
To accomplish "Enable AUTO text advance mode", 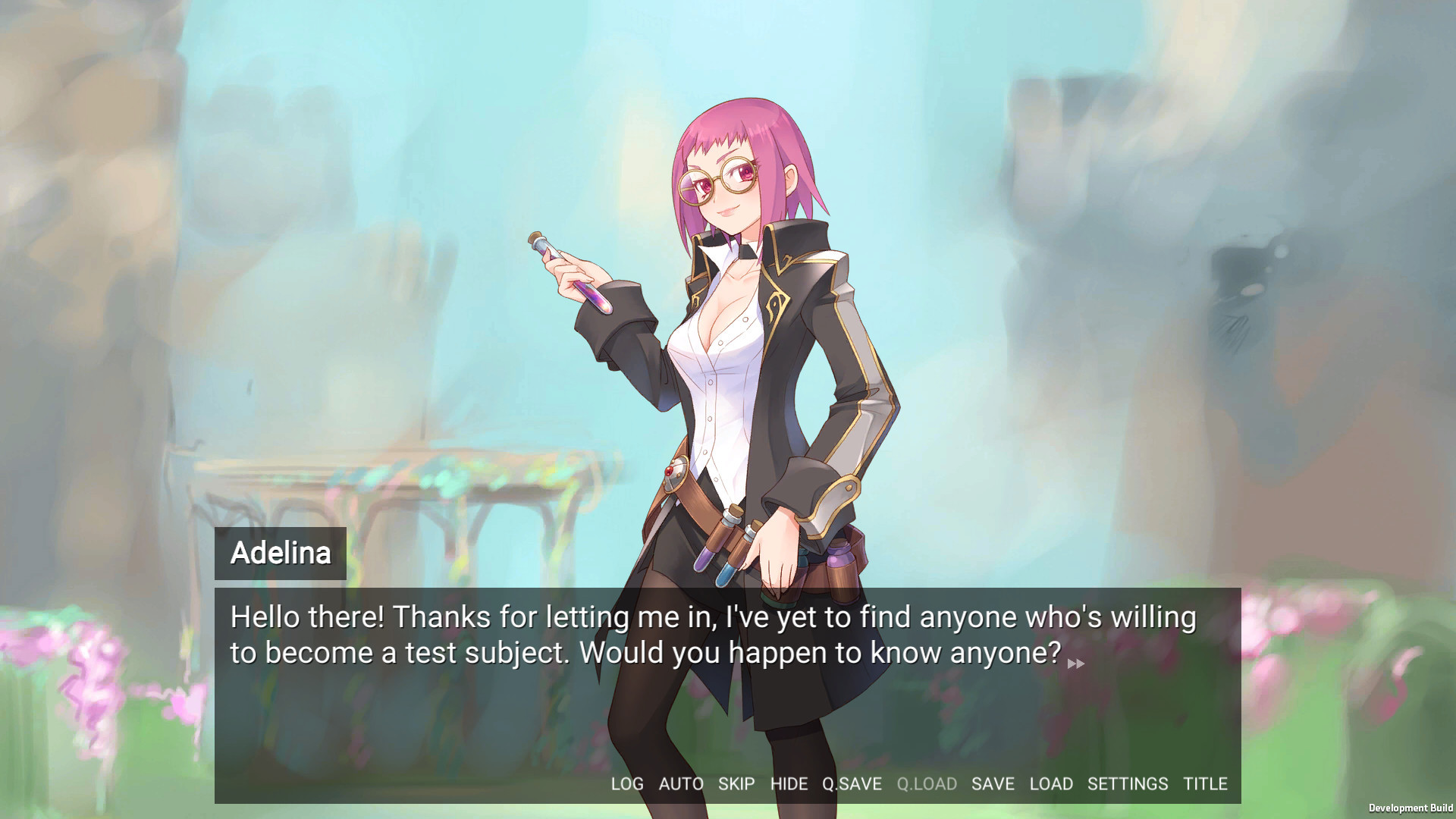I will pos(681,784).
